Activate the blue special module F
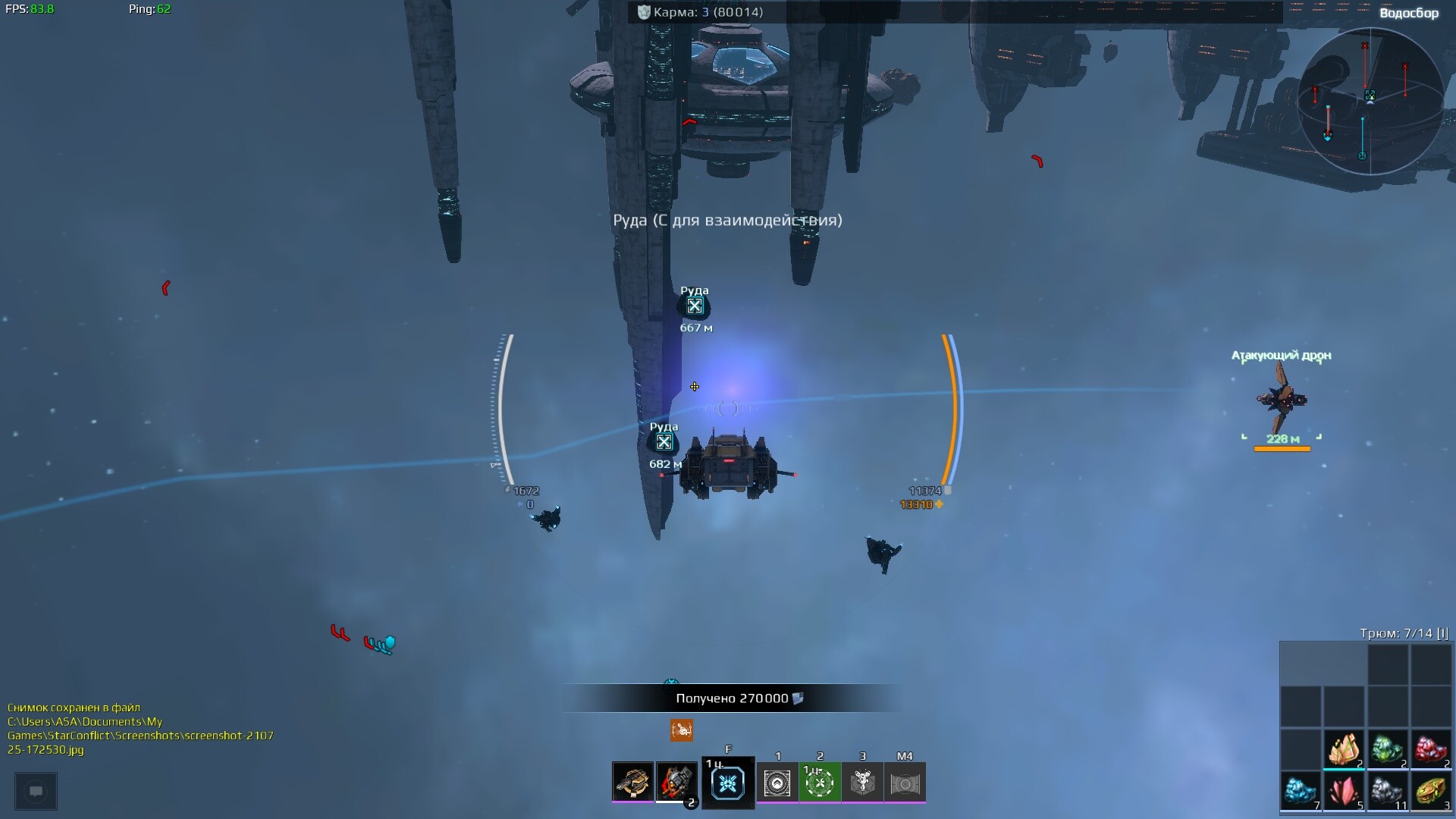Viewport: 1456px width, 819px height. tap(728, 783)
